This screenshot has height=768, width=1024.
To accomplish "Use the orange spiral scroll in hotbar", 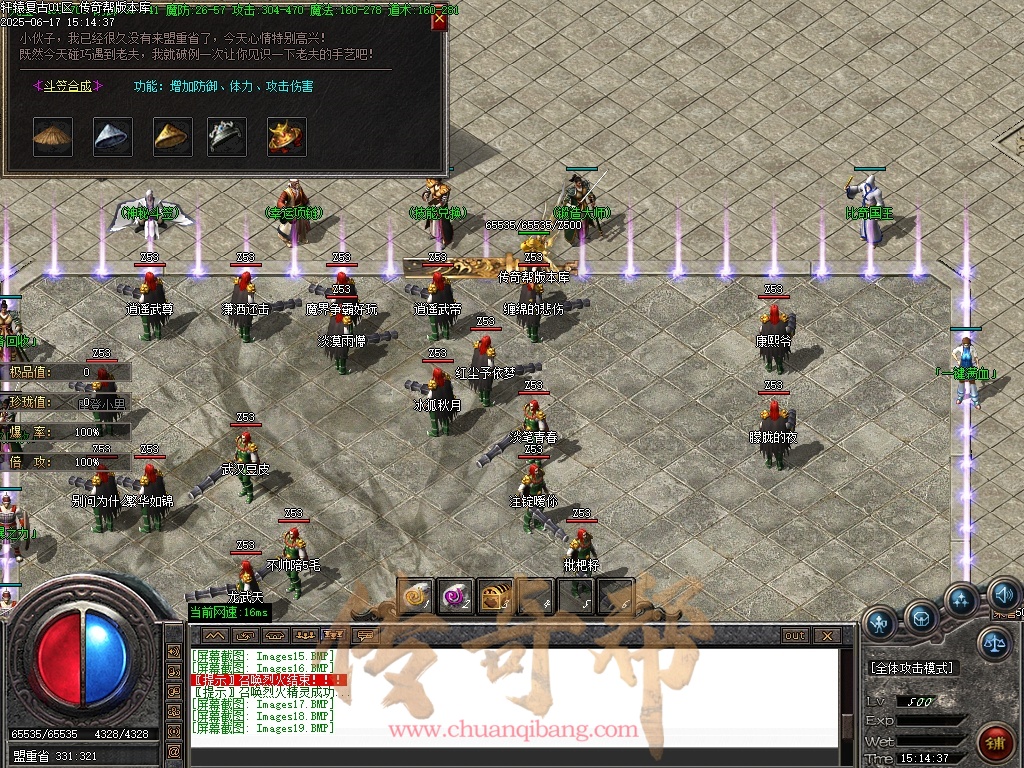I will click(x=415, y=597).
